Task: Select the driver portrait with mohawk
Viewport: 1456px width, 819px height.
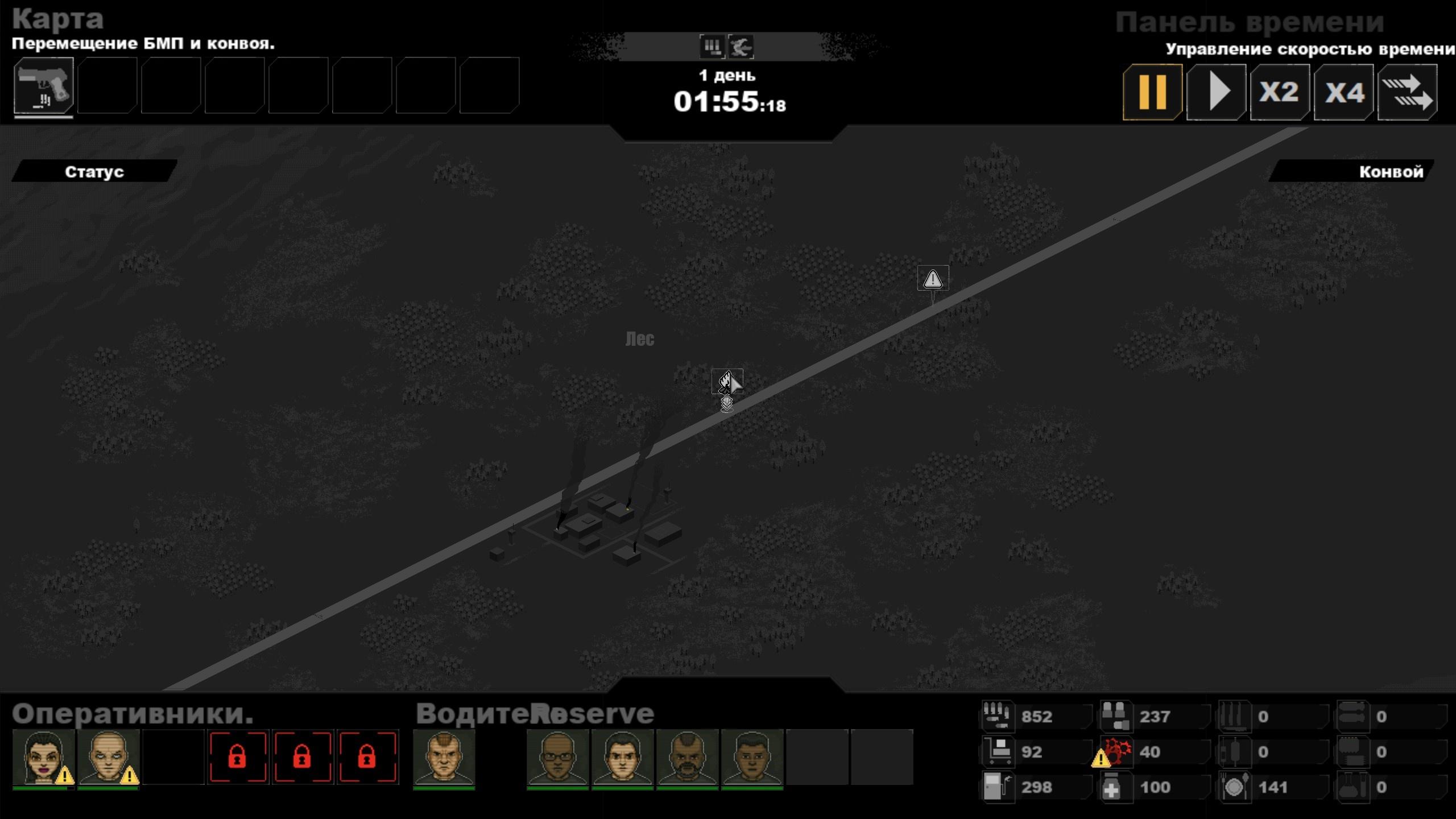Action: 444,758
